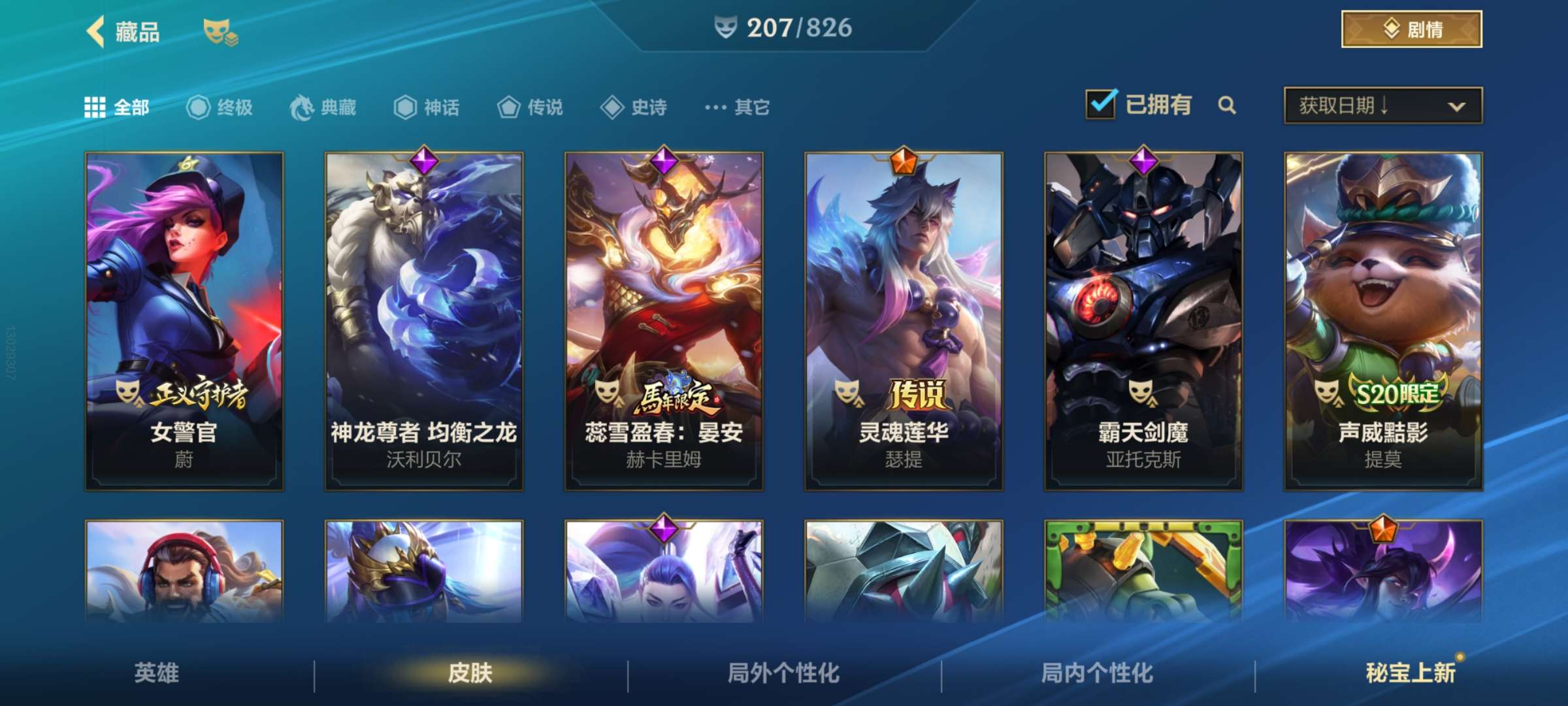Screen dimensions: 1568x706
Task: Go back using the 藏品 back arrow
Action: coord(95,31)
